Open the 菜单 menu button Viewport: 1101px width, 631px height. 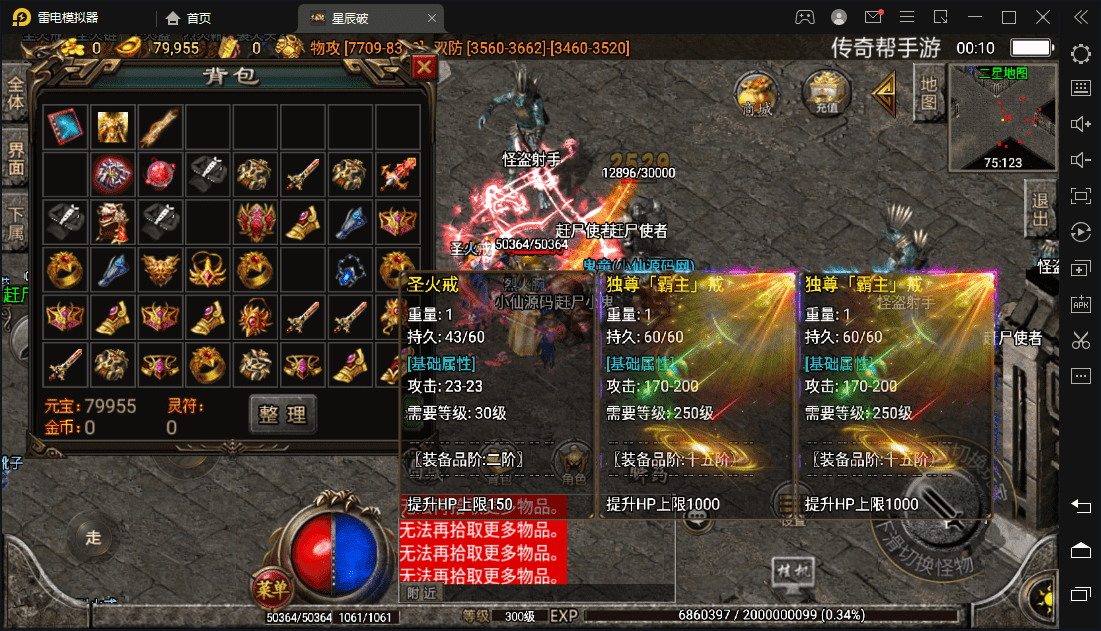(x=270, y=585)
